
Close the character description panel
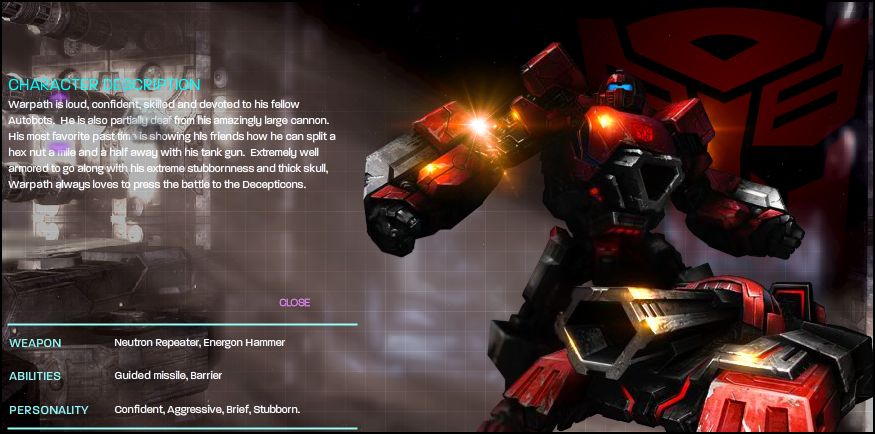tap(294, 303)
